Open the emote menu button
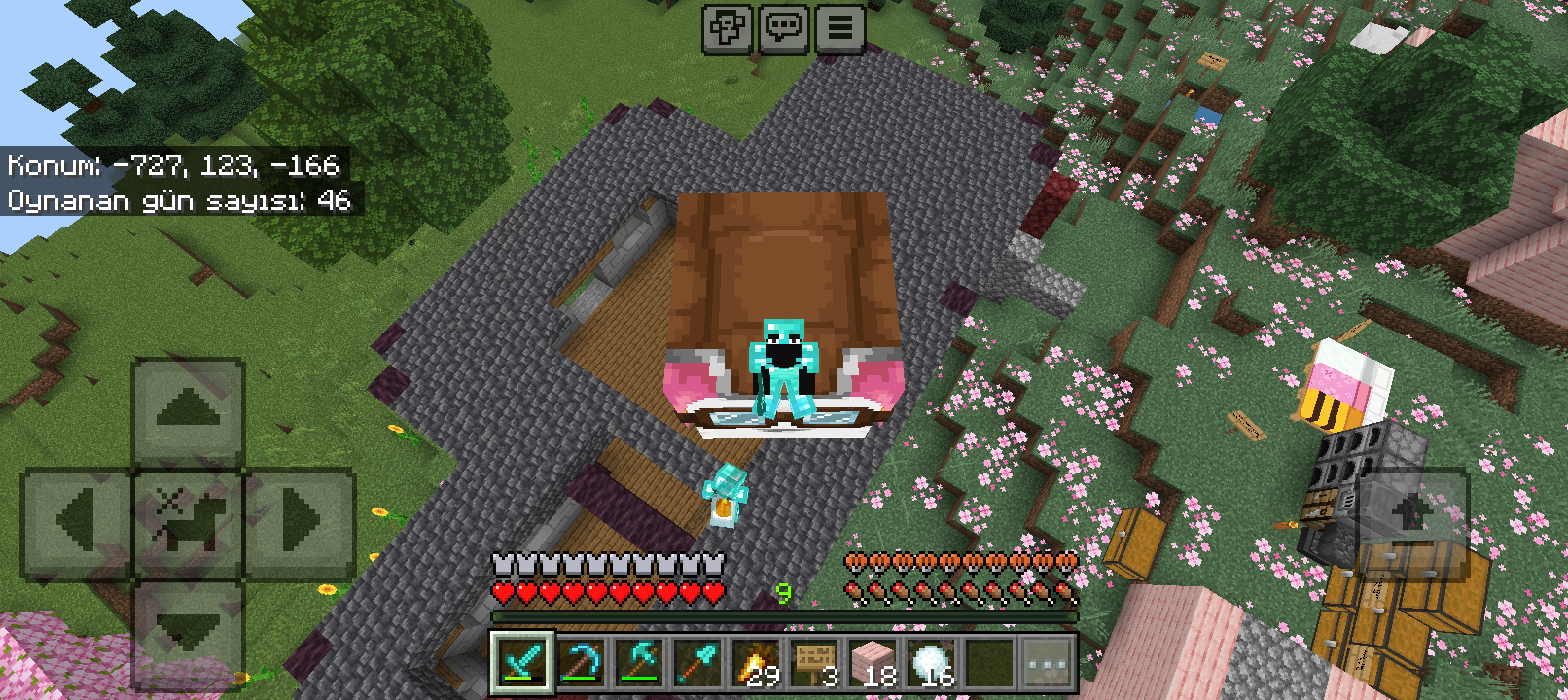This screenshot has height=700, width=1568. click(x=728, y=28)
